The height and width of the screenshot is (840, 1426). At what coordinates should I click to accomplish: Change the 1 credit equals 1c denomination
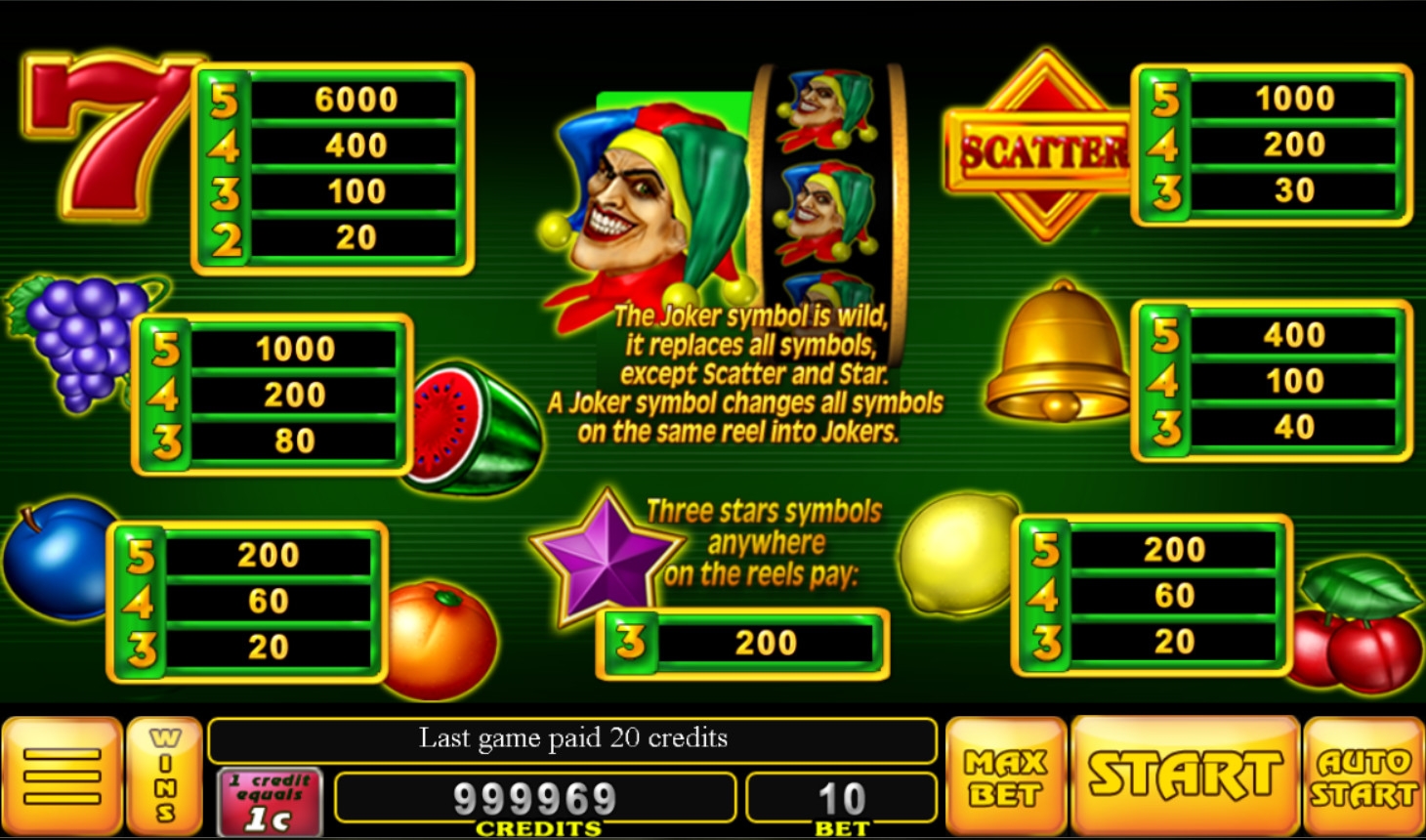270,801
